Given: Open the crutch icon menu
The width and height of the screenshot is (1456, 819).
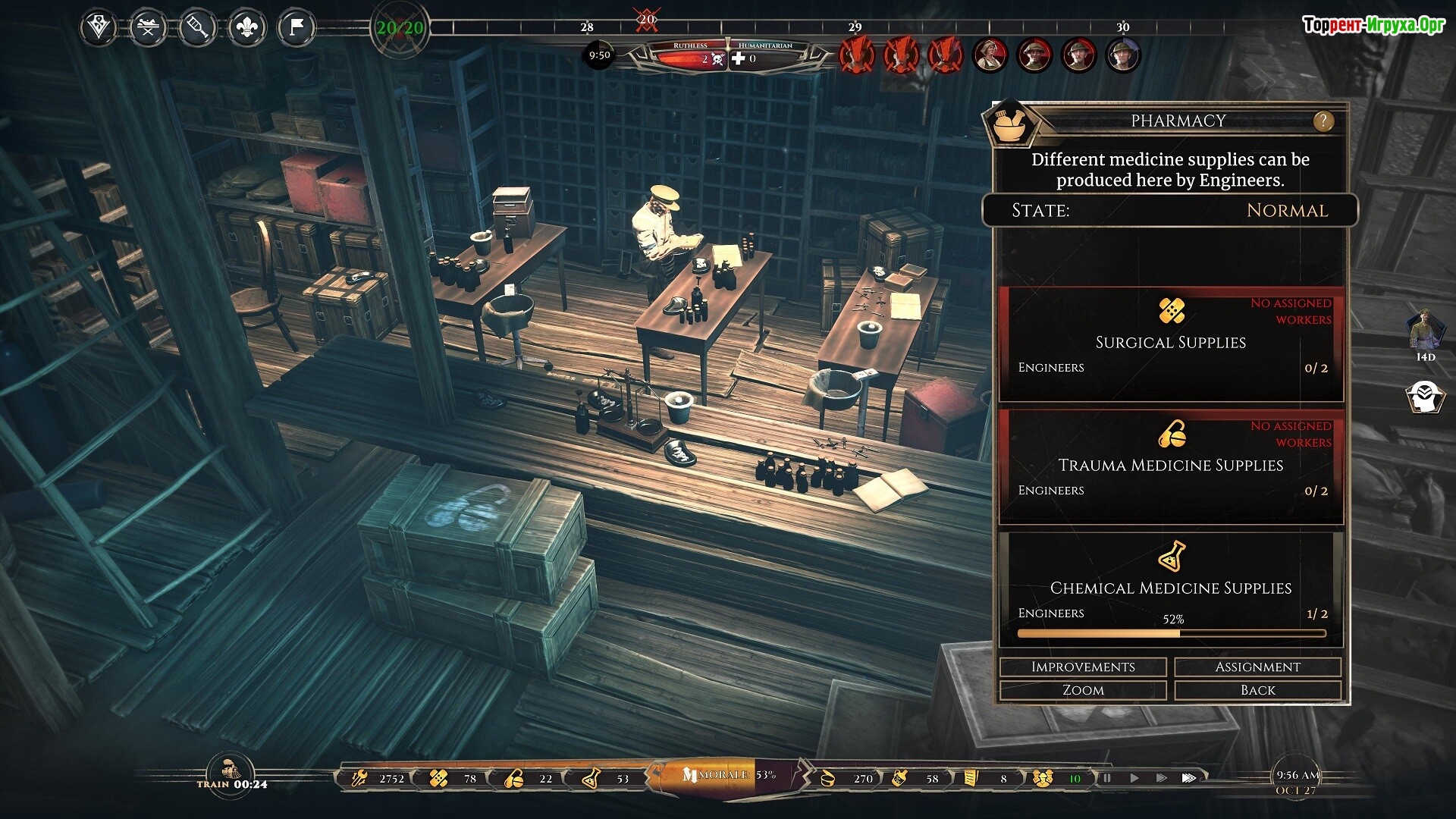Looking at the screenshot, I should click(x=197, y=29).
